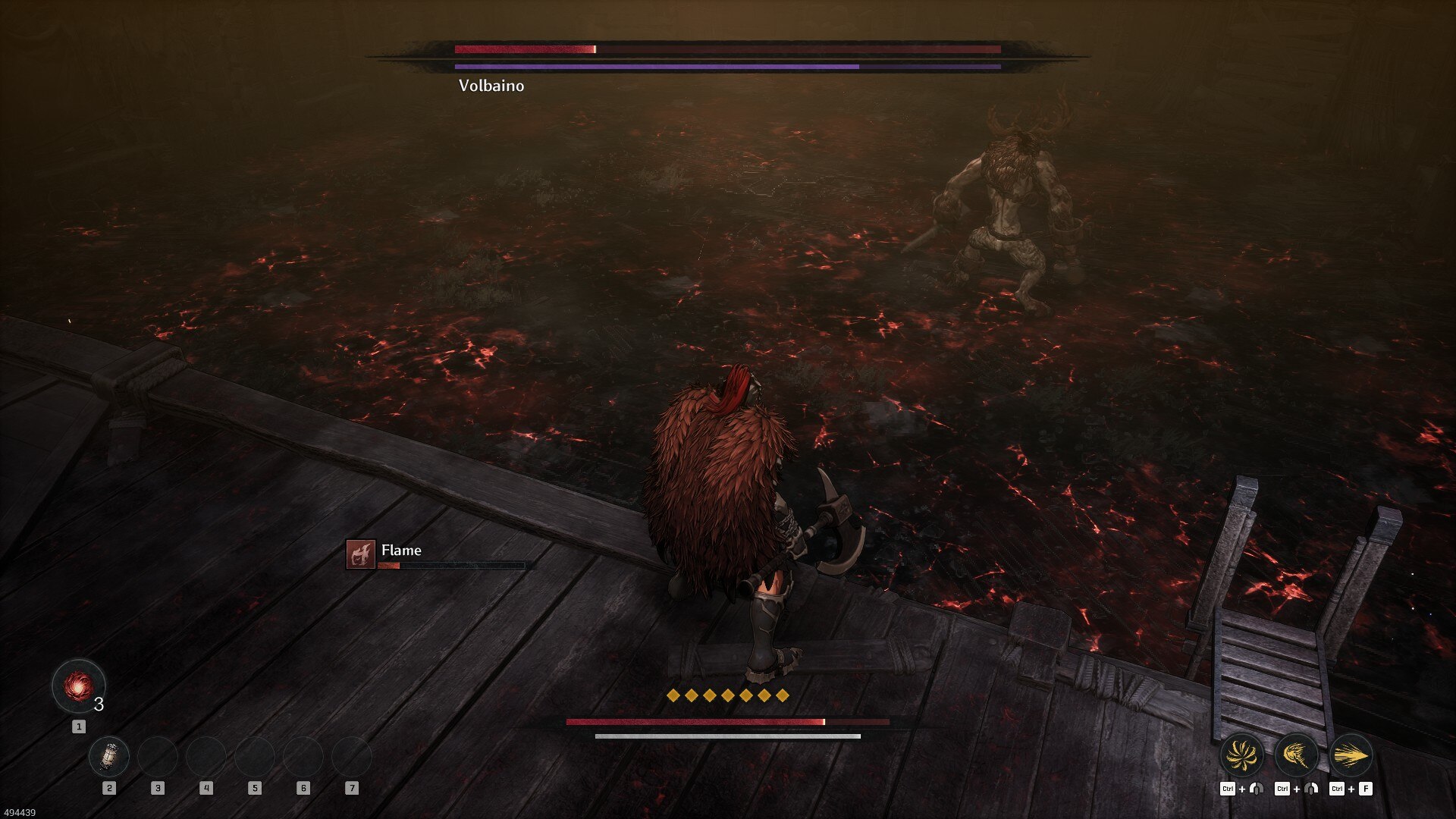Screen dimensions: 1456x819
Task: Use the red swirling orb consumable
Action: click(78, 686)
